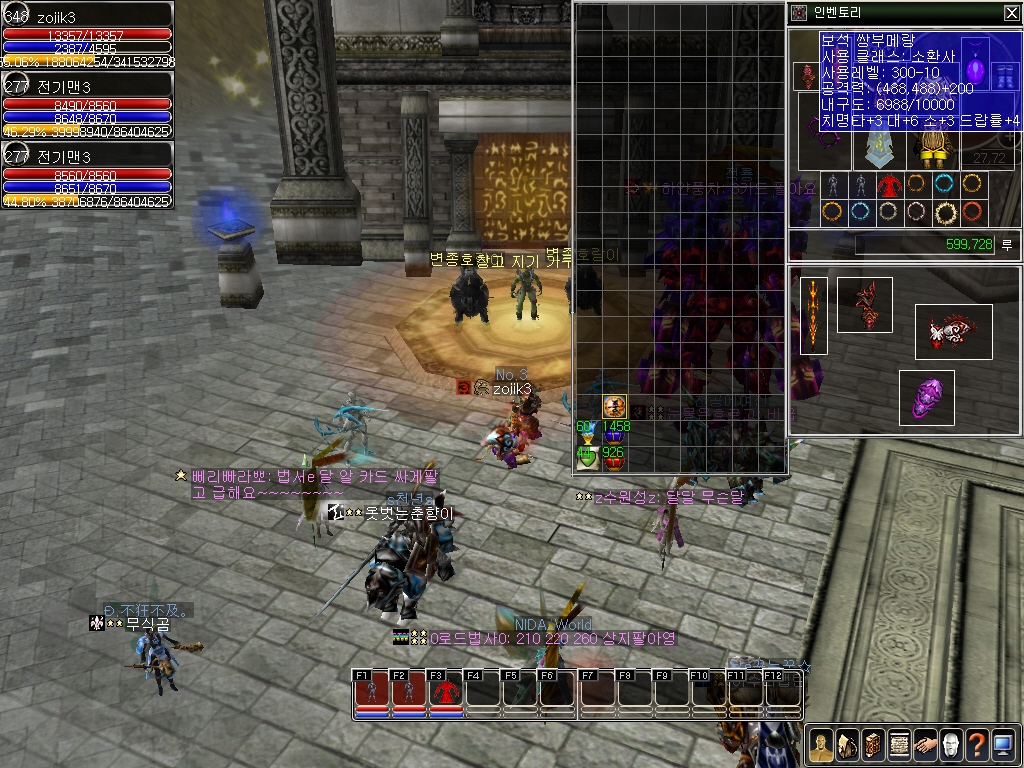The height and width of the screenshot is (768, 1024).
Task: Select the orange round talisman item
Action: 615,407
